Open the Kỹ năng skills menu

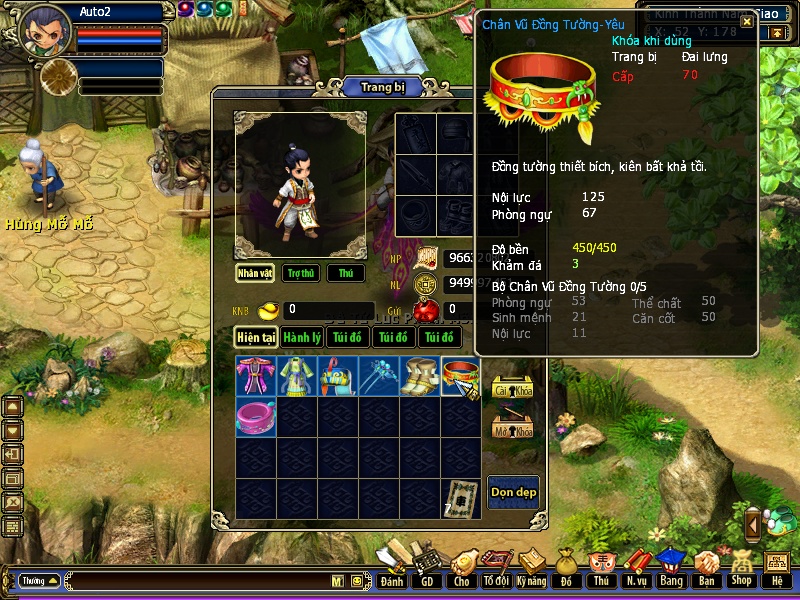(531, 568)
